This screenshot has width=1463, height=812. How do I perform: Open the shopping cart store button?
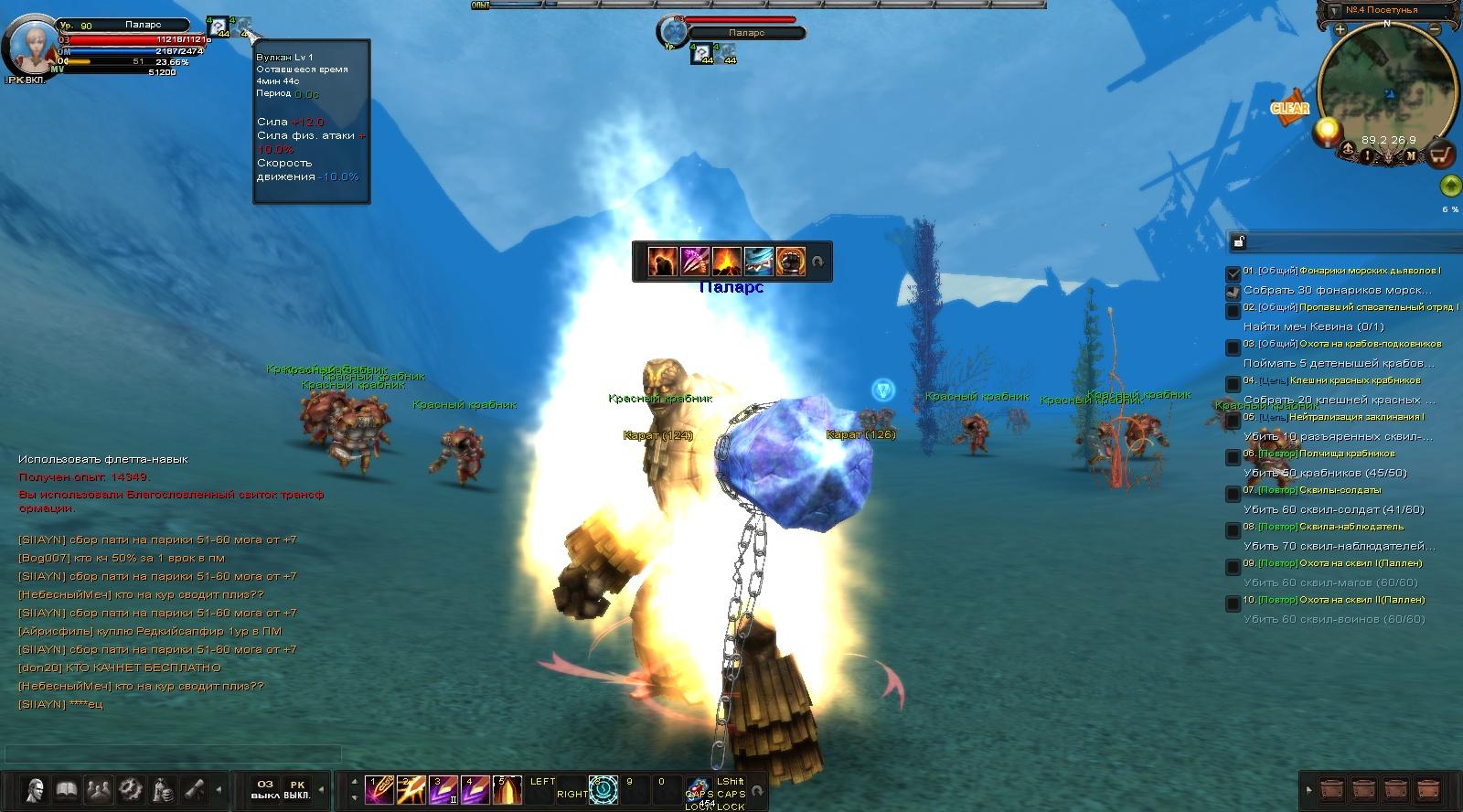(1441, 154)
